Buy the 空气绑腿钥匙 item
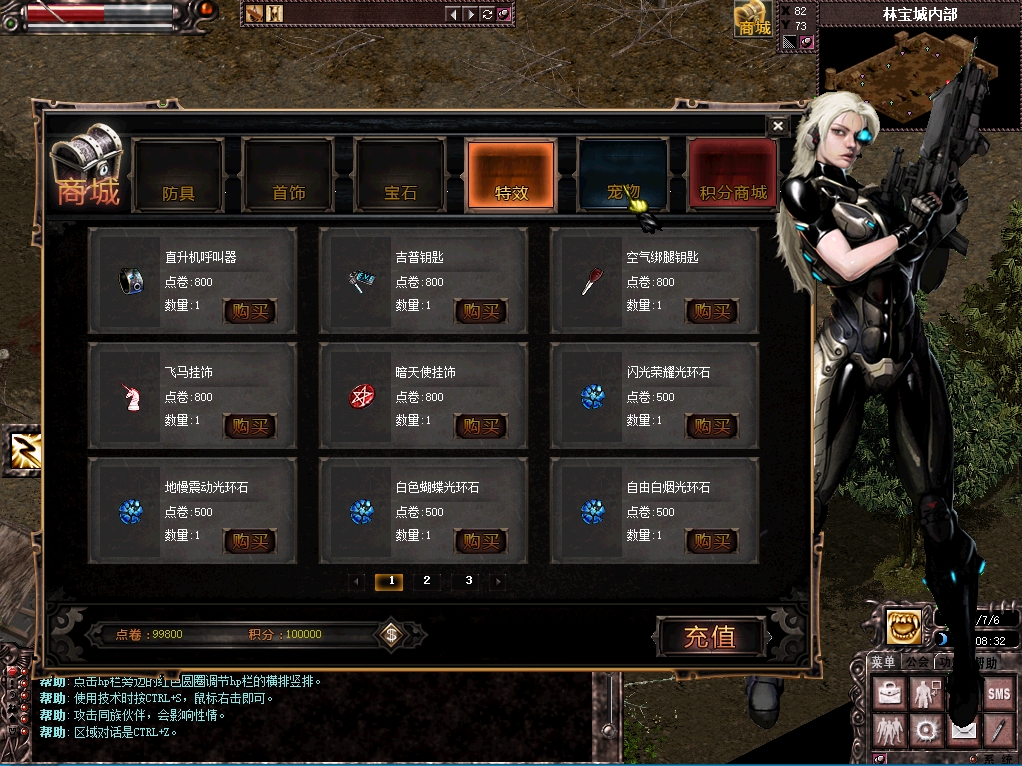1022x766 pixels. pos(711,311)
